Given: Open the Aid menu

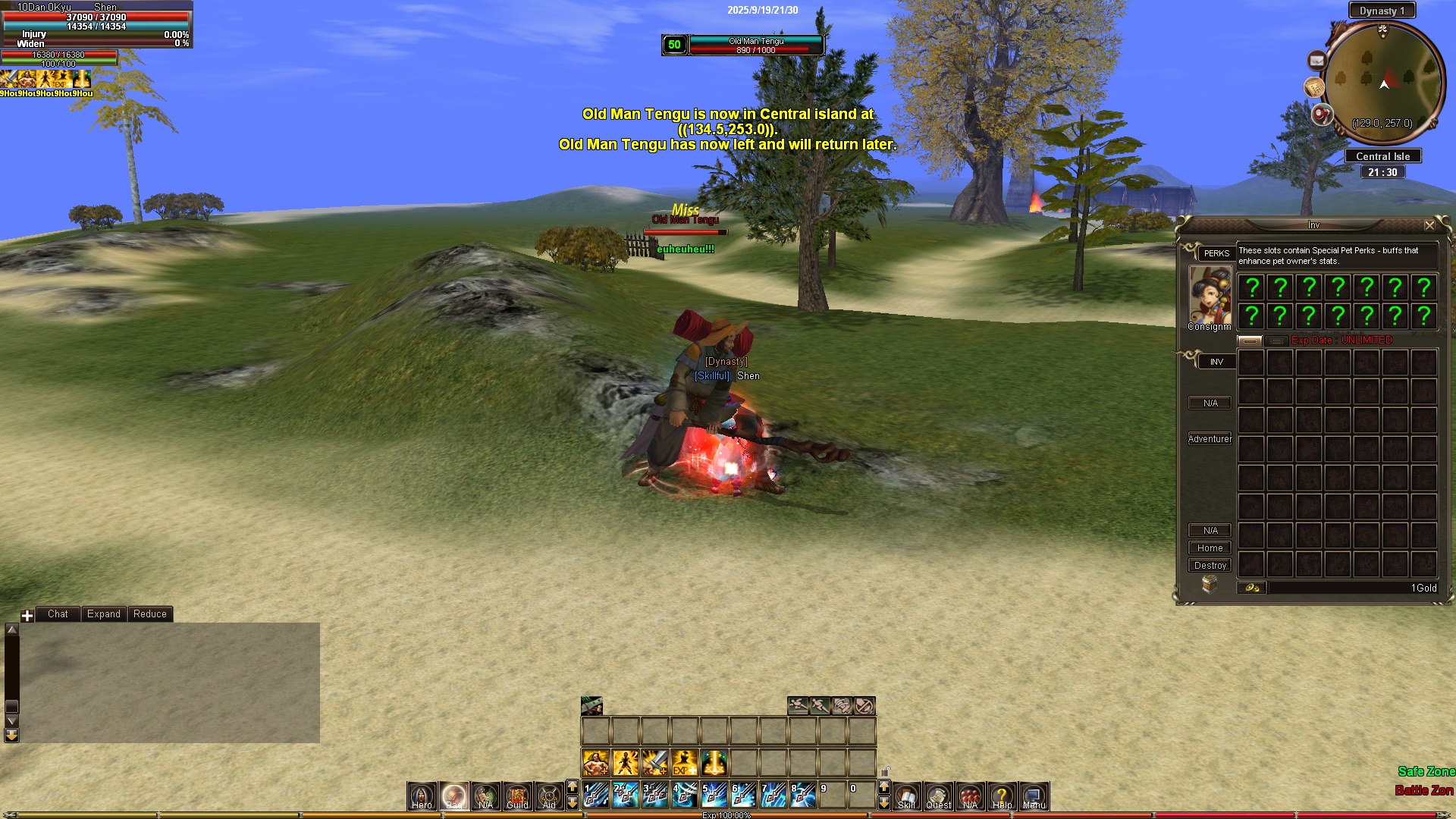Looking at the screenshot, I should [x=549, y=795].
